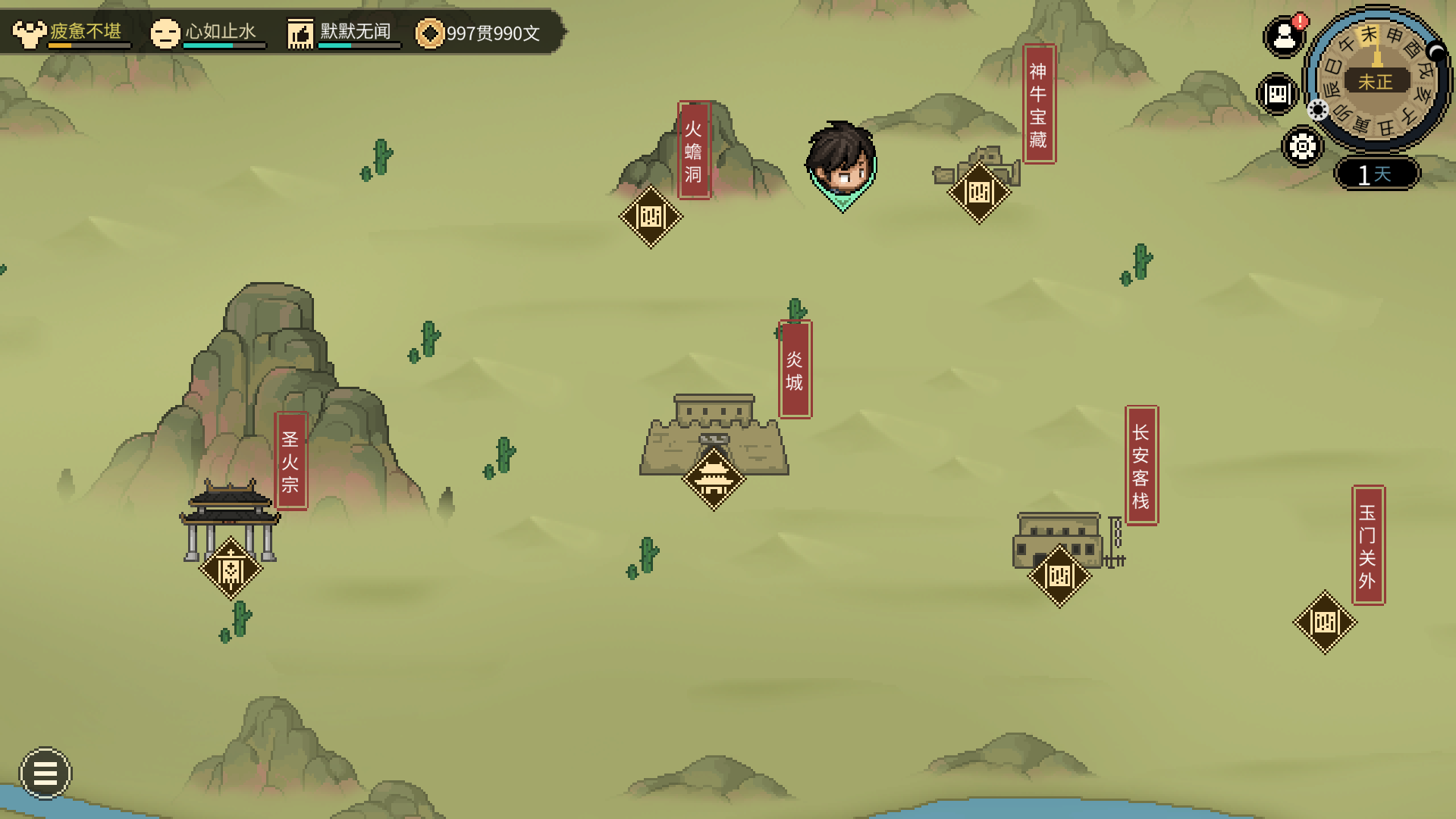Open the character profile icon with alert

coord(1284,36)
